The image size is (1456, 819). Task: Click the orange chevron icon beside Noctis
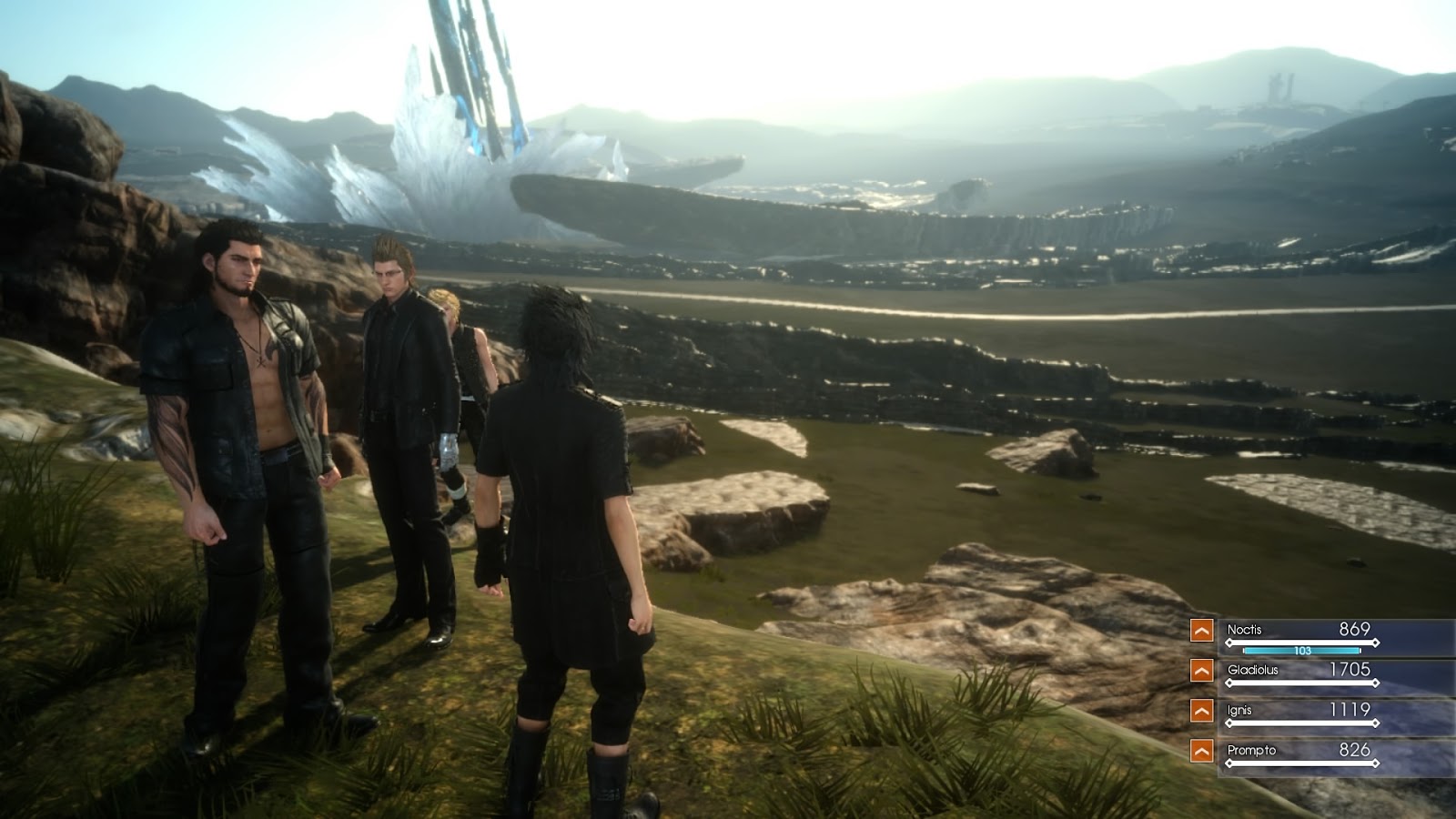click(x=1202, y=631)
